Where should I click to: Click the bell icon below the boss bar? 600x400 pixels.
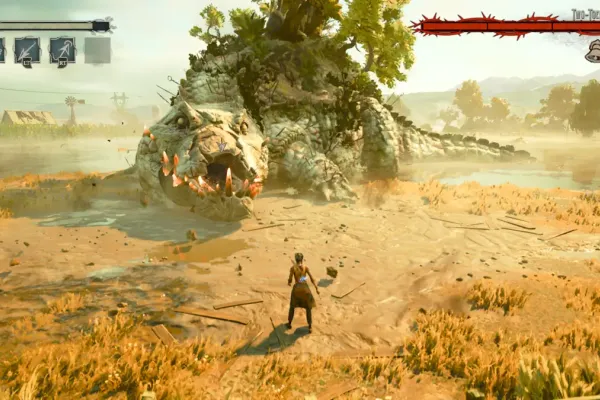pyautogui.click(x=592, y=53)
